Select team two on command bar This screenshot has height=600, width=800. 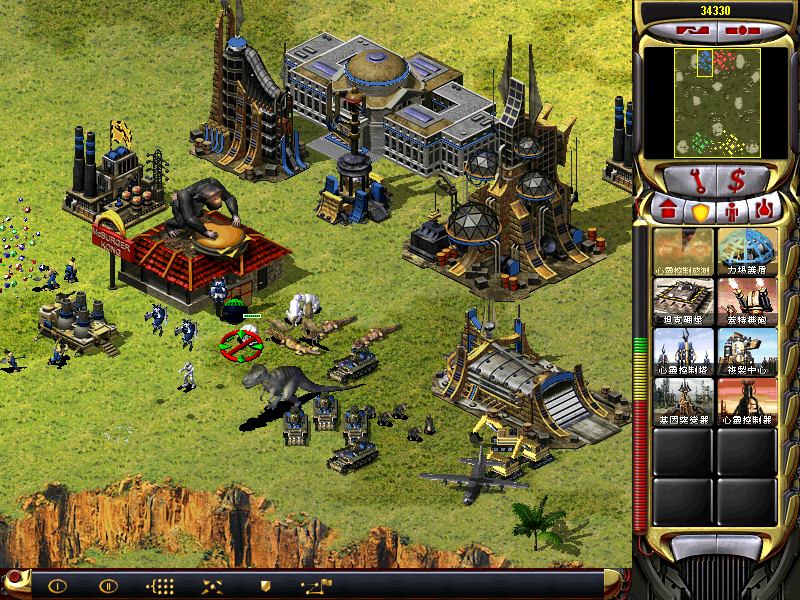click(x=108, y=585)
